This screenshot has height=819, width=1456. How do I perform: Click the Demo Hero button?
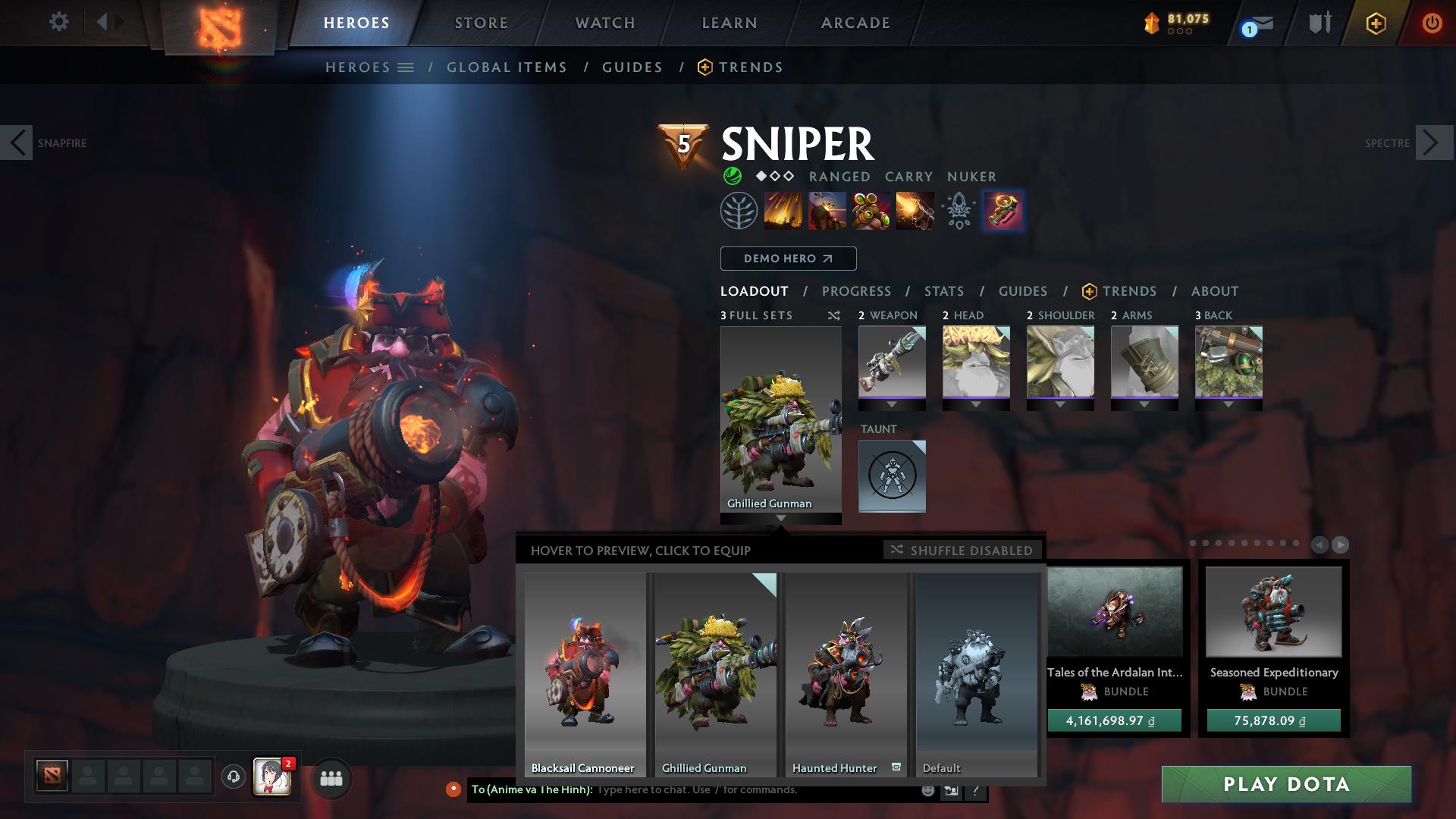[x=788, y=258]
